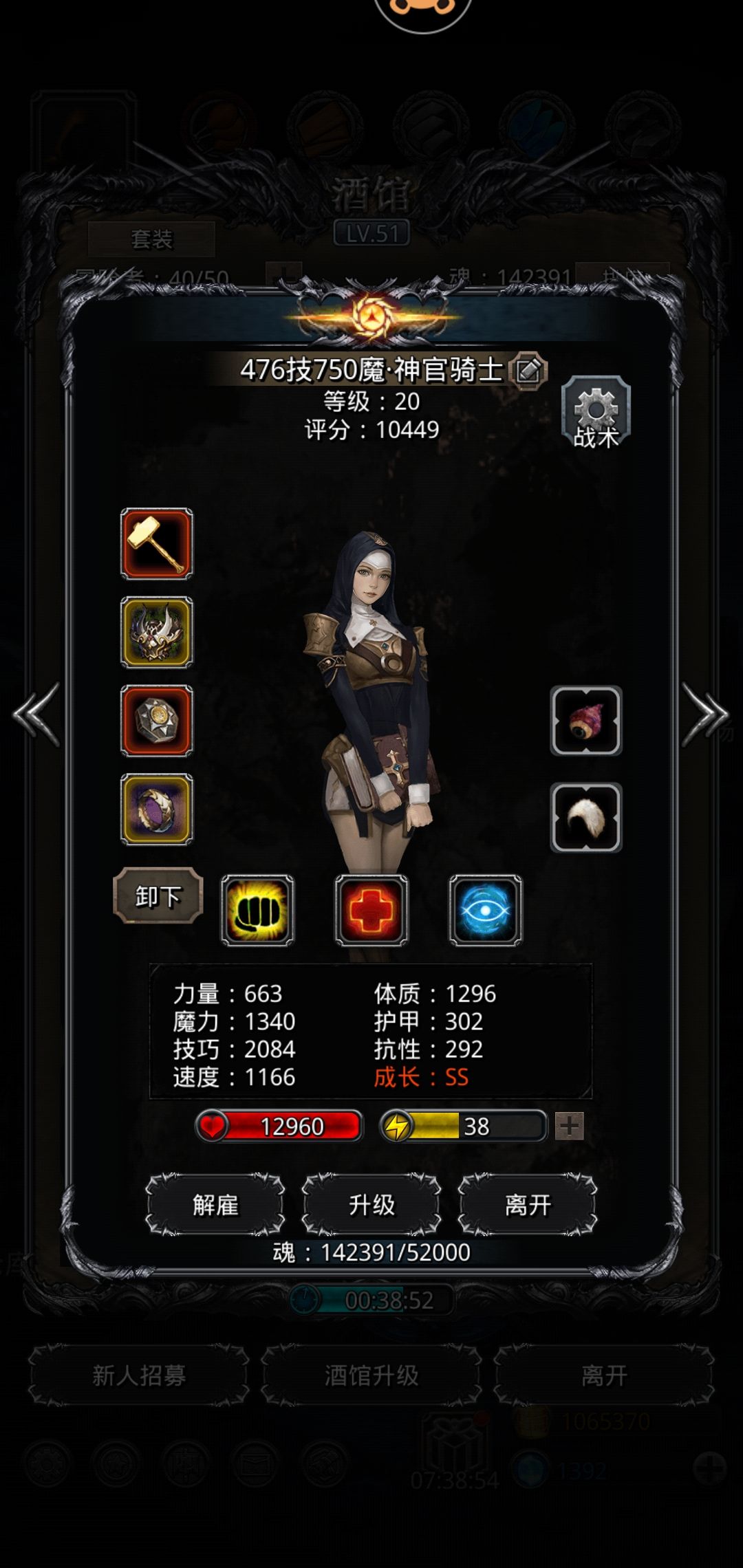Viewport: 743px width, 1568px height.
Task: Edit the character name with pencil icon
Action: [x=528, y=371]
